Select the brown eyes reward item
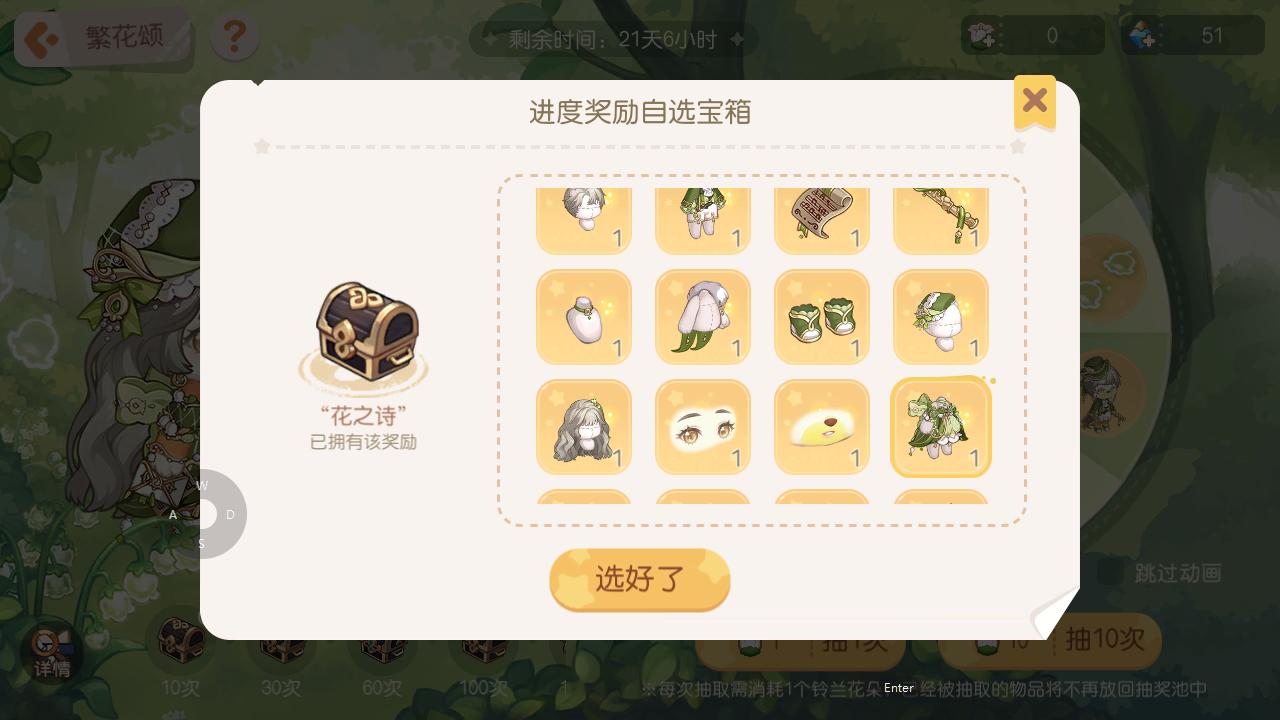The width and height of the screenshot is (1280, 720). tap(703, 427)
